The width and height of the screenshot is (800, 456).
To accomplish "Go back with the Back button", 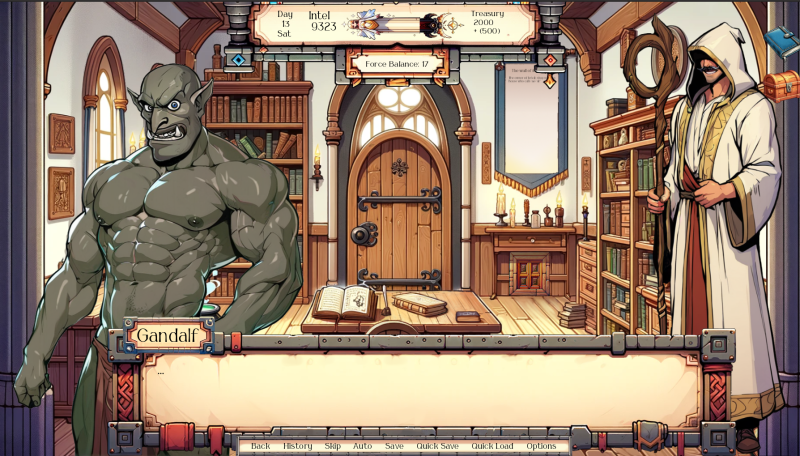I will 260,446.
